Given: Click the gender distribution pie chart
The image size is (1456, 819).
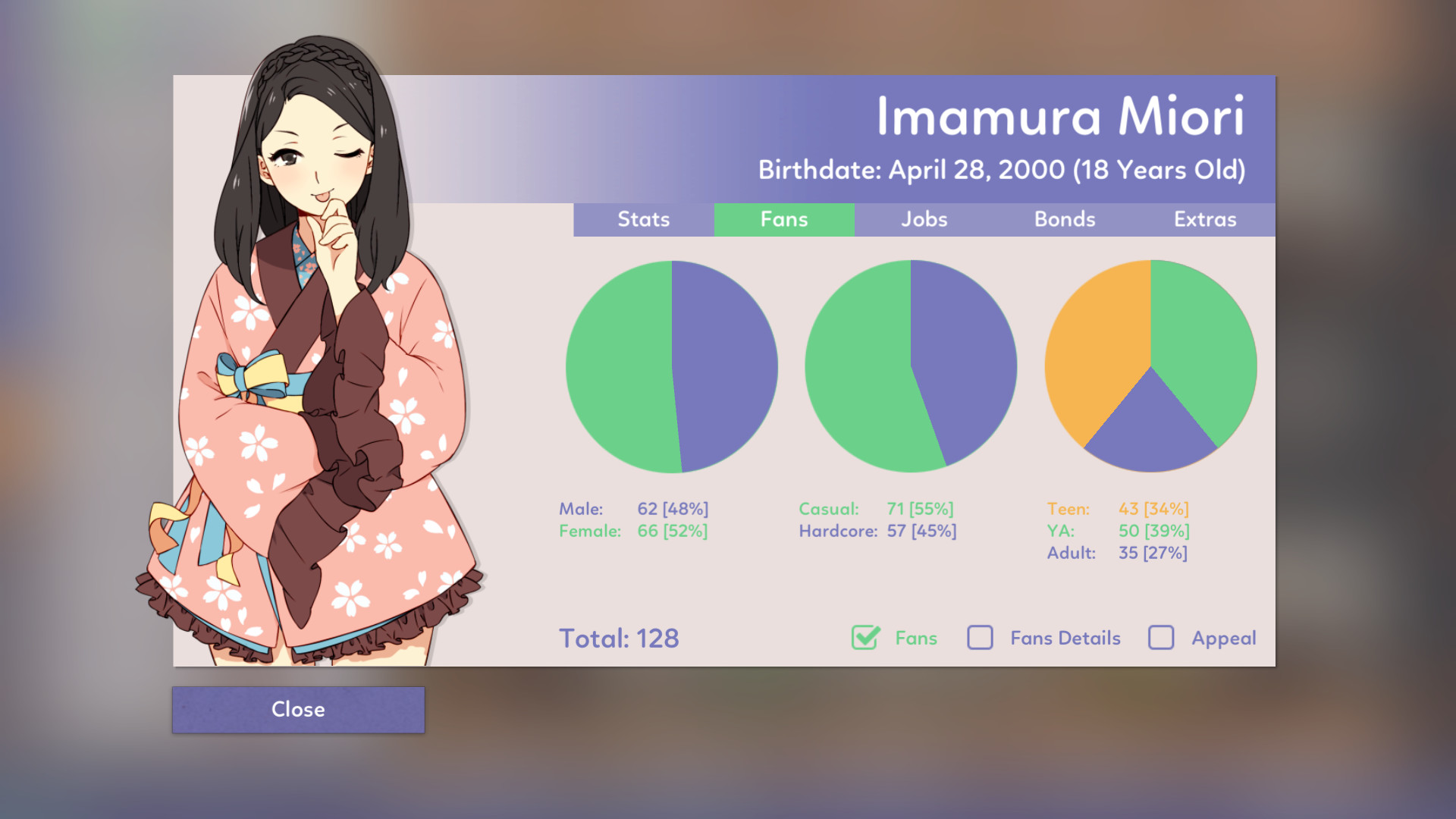Looking at the screenshot, I should [670, 366].
